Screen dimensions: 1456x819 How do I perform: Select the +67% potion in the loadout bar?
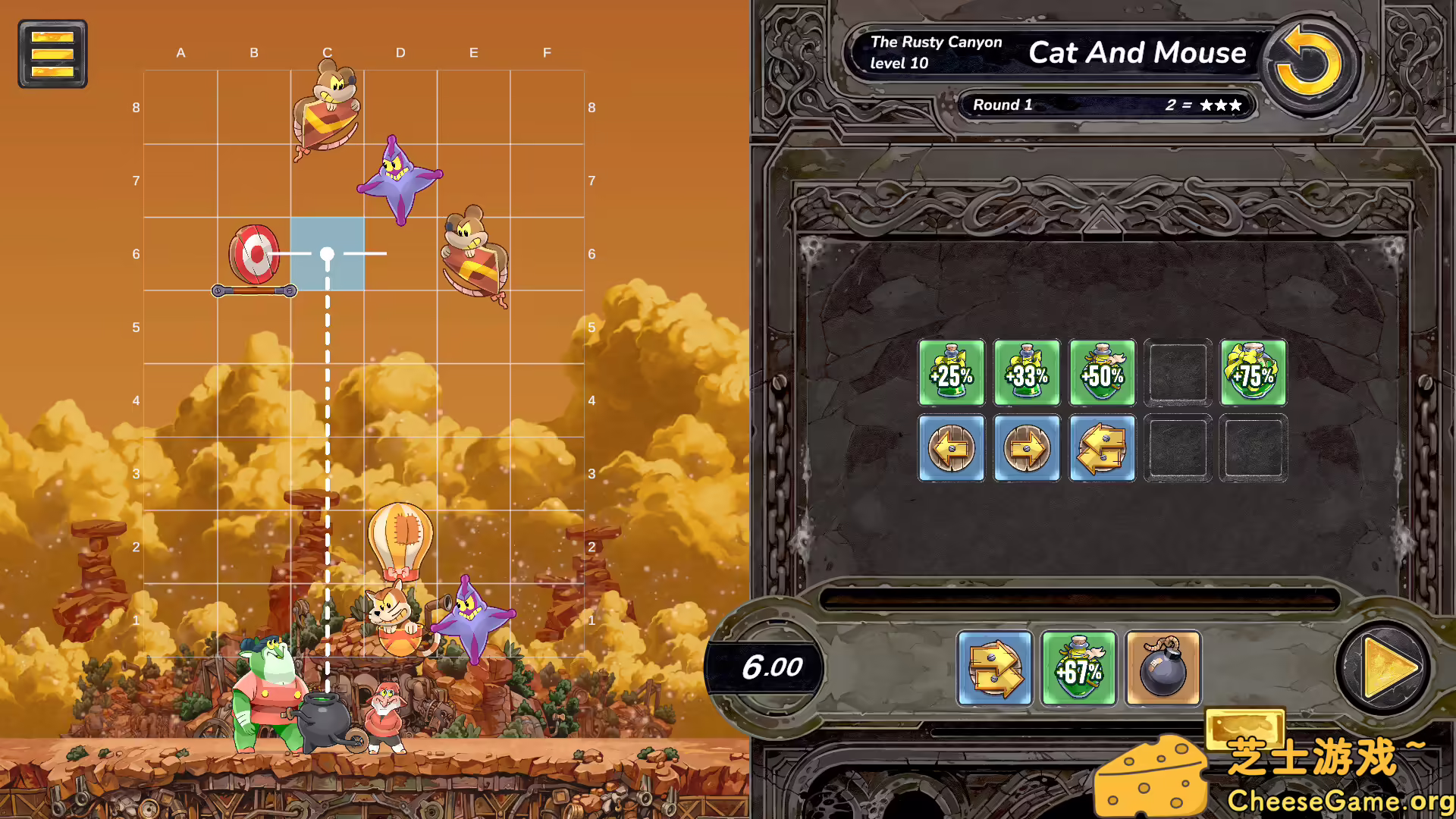(x=1078, y=669)
